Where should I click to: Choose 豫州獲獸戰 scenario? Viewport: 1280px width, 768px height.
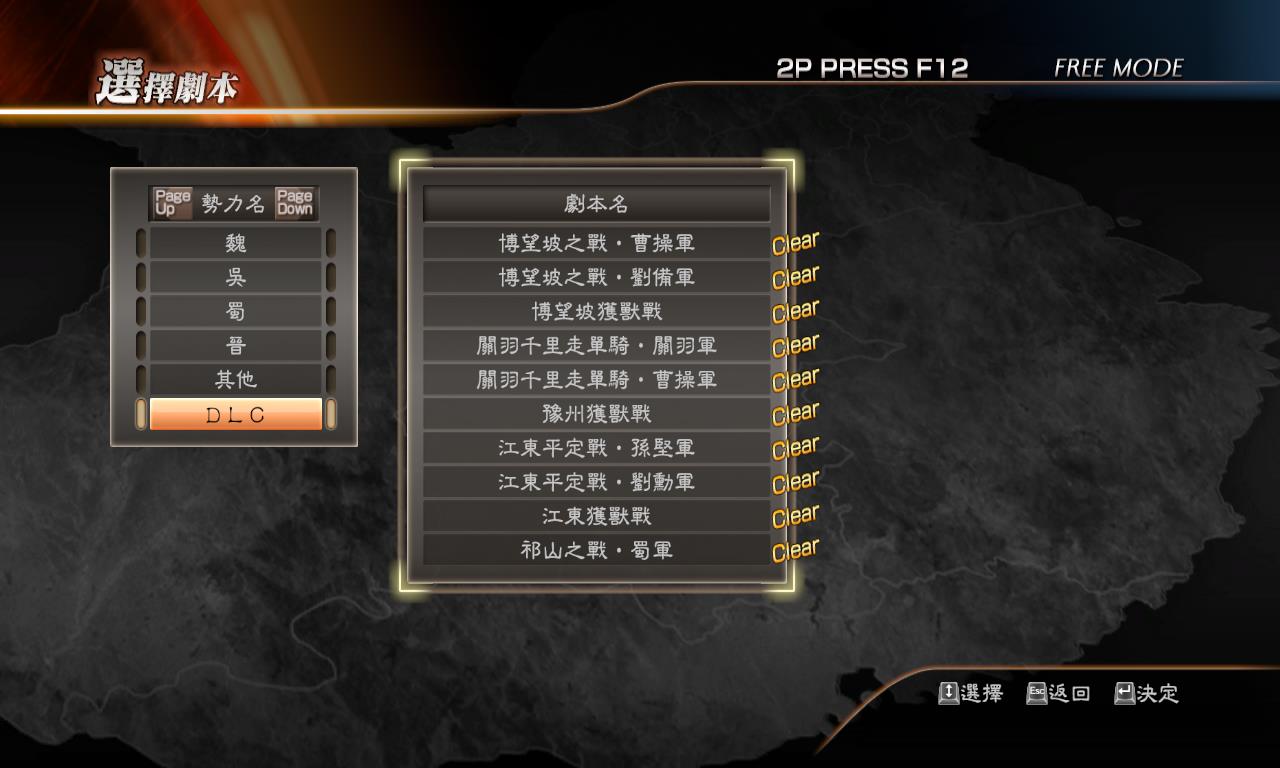pyautogui.click(x=596, y=413)
